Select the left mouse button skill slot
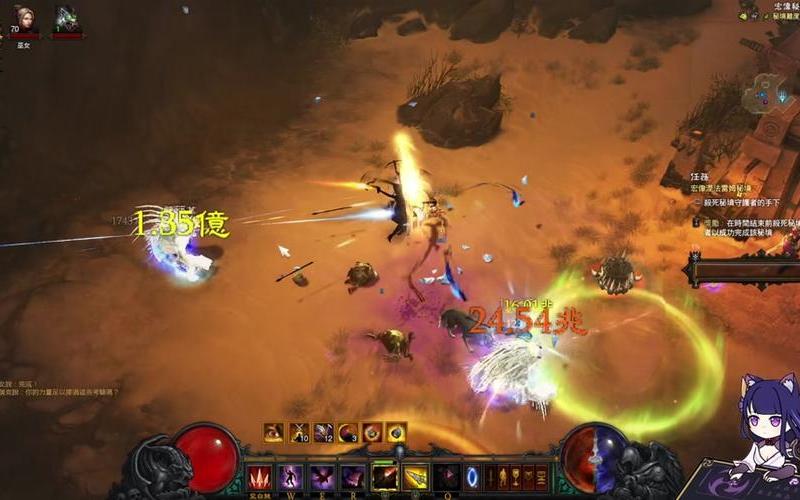Viewport: 800px width, 500px height. 385,476
